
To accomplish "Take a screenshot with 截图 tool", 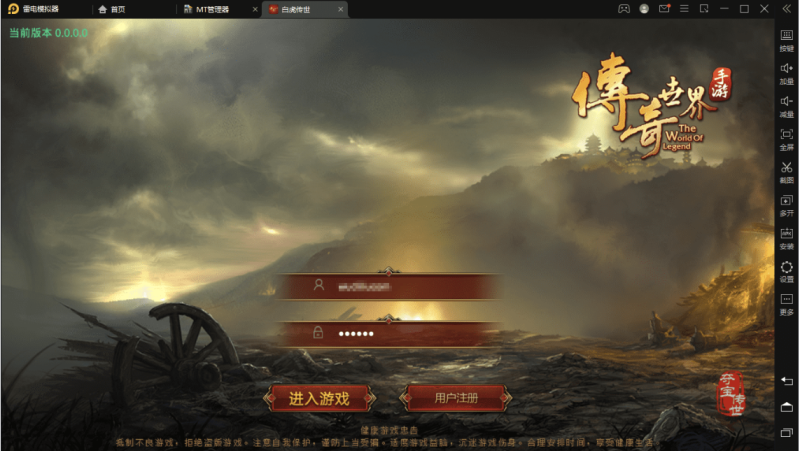I will pyautogui.click(x=787, y=171).
